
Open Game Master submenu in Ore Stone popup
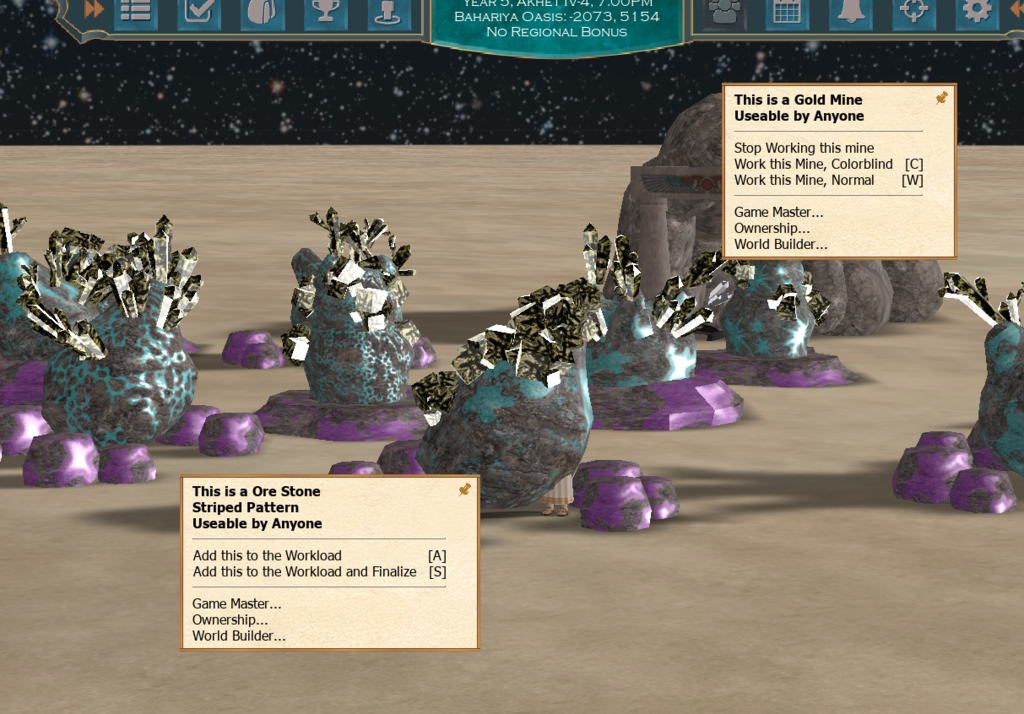point(237,604)
